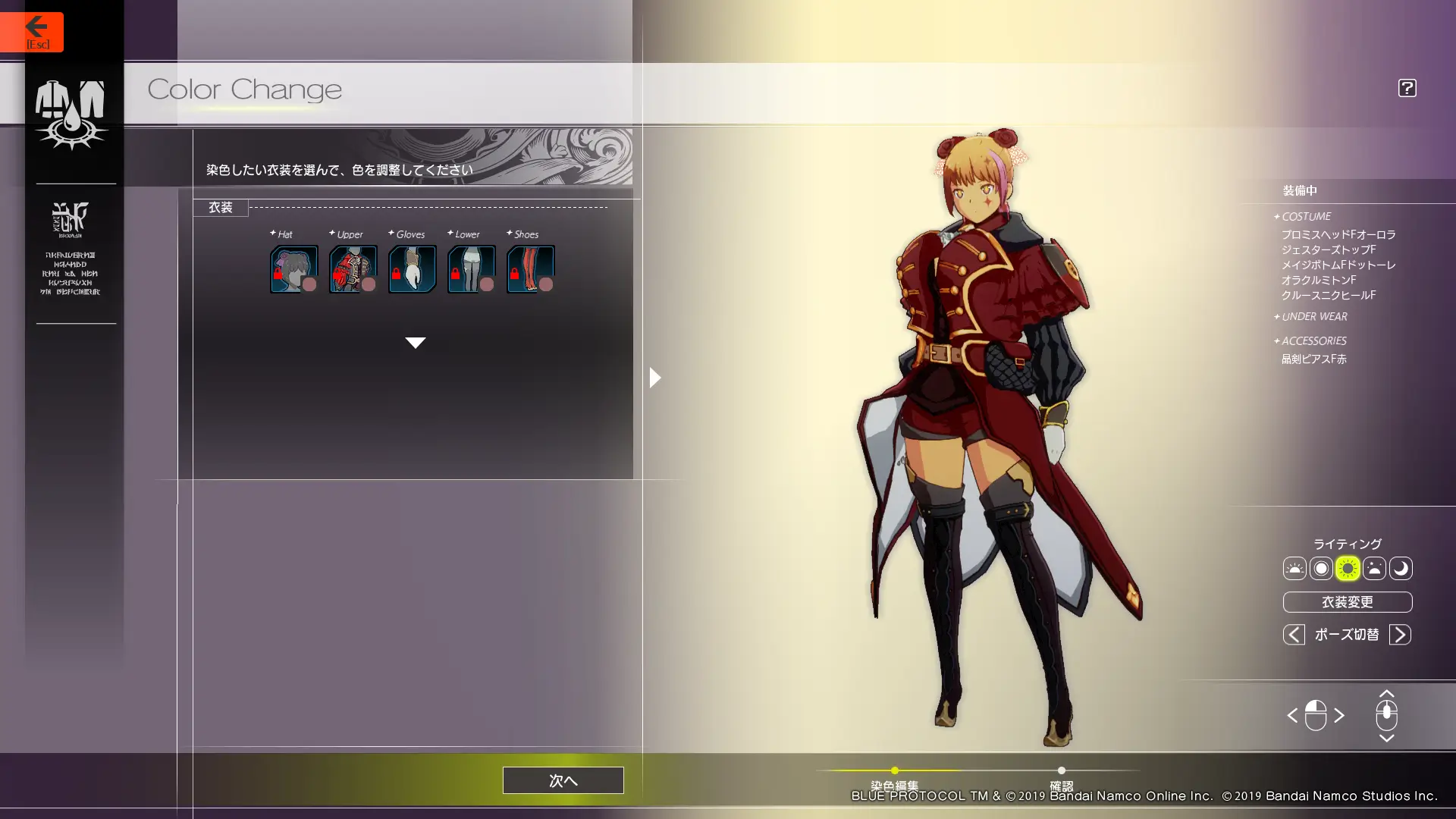Open the costume dye category icon
The width and height of the screenshot is (1456, 819).
(x=71, y=114)
